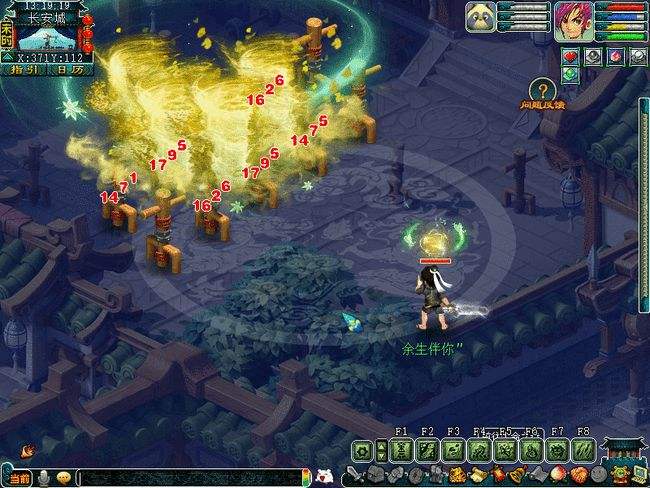Click the 当前 chat channel button

click(19, 478)
